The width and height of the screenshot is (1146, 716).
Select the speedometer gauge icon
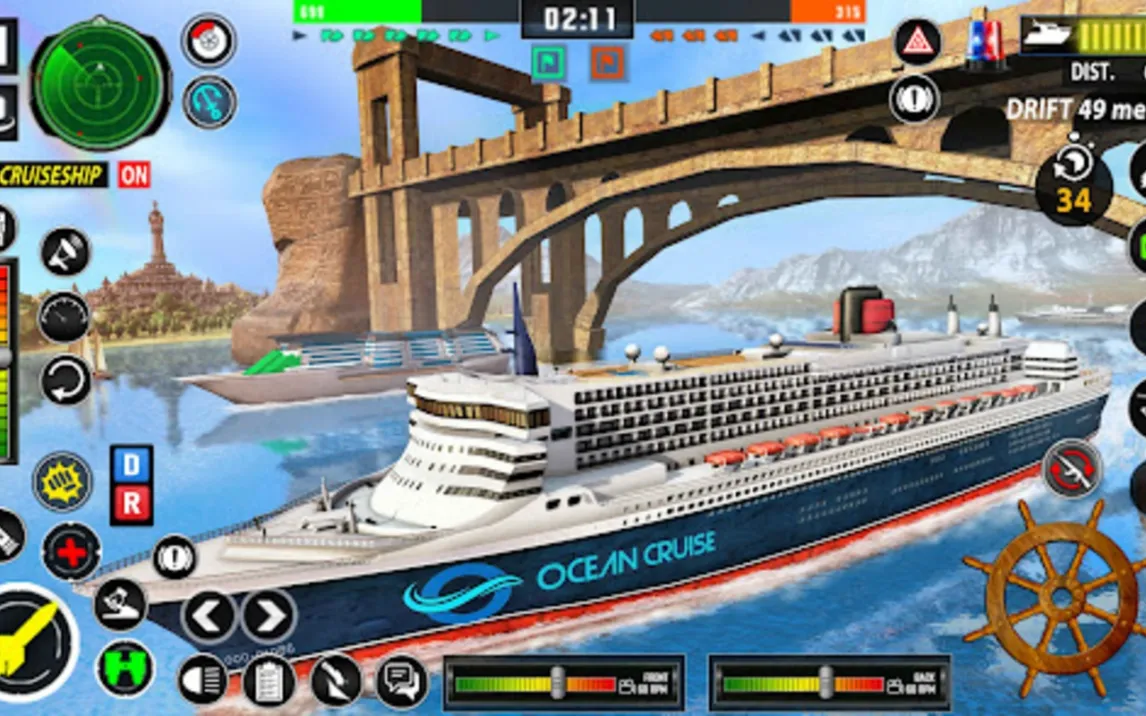(x=65, y=318)
